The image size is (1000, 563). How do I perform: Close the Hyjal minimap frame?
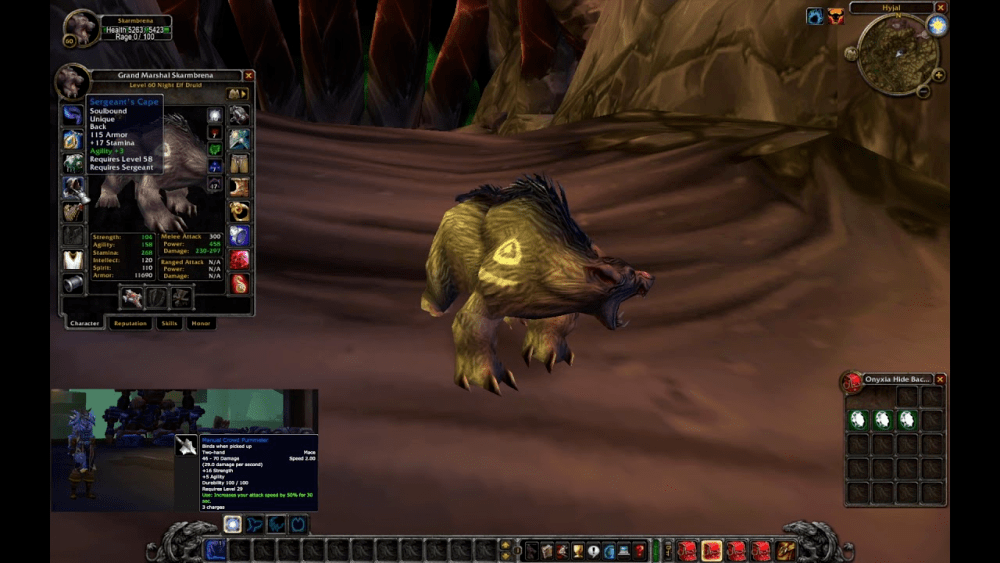pos(941,8)
